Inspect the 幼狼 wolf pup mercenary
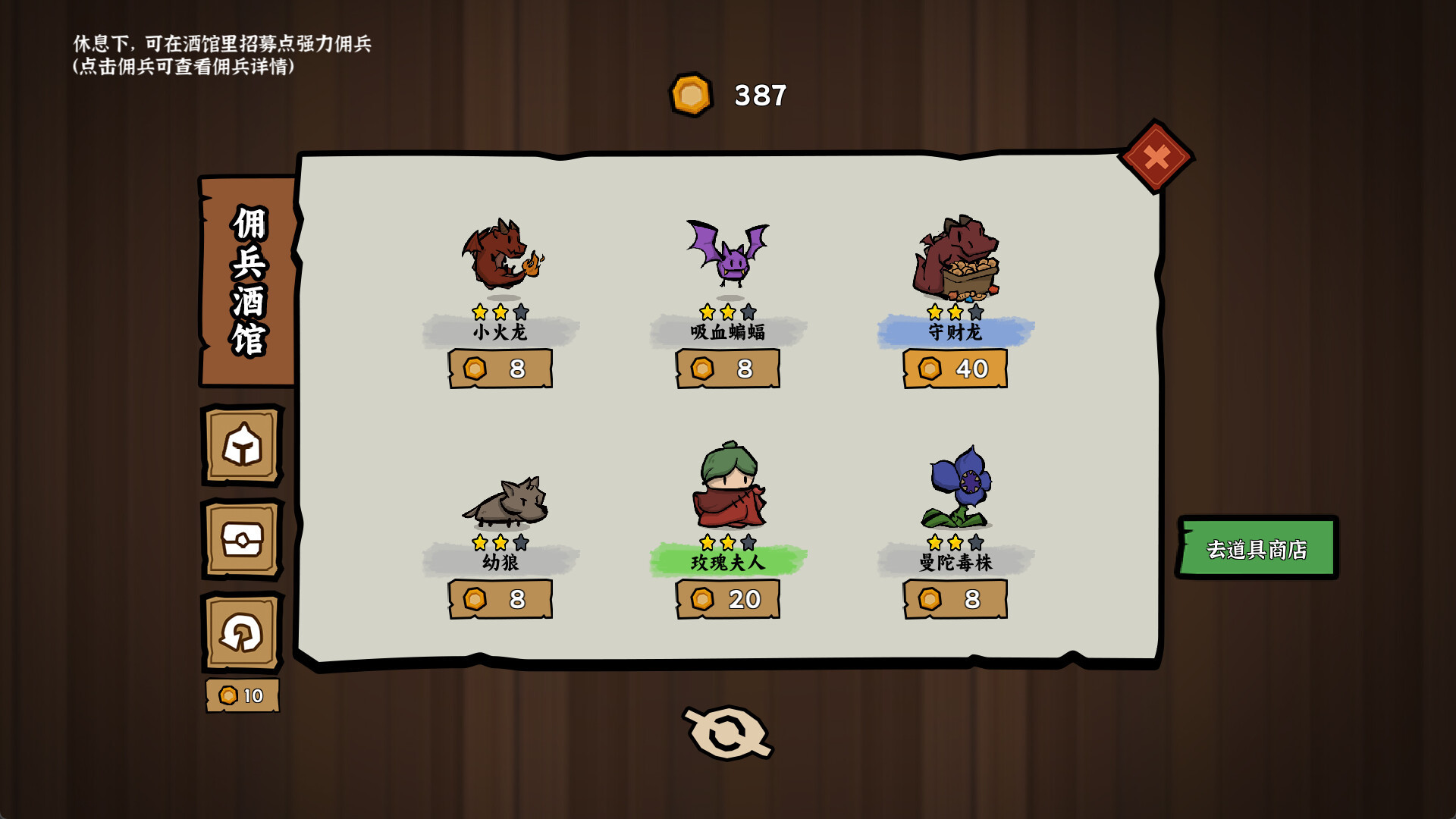The height and width of the screenshot is (819, 1456). [504, 500]
